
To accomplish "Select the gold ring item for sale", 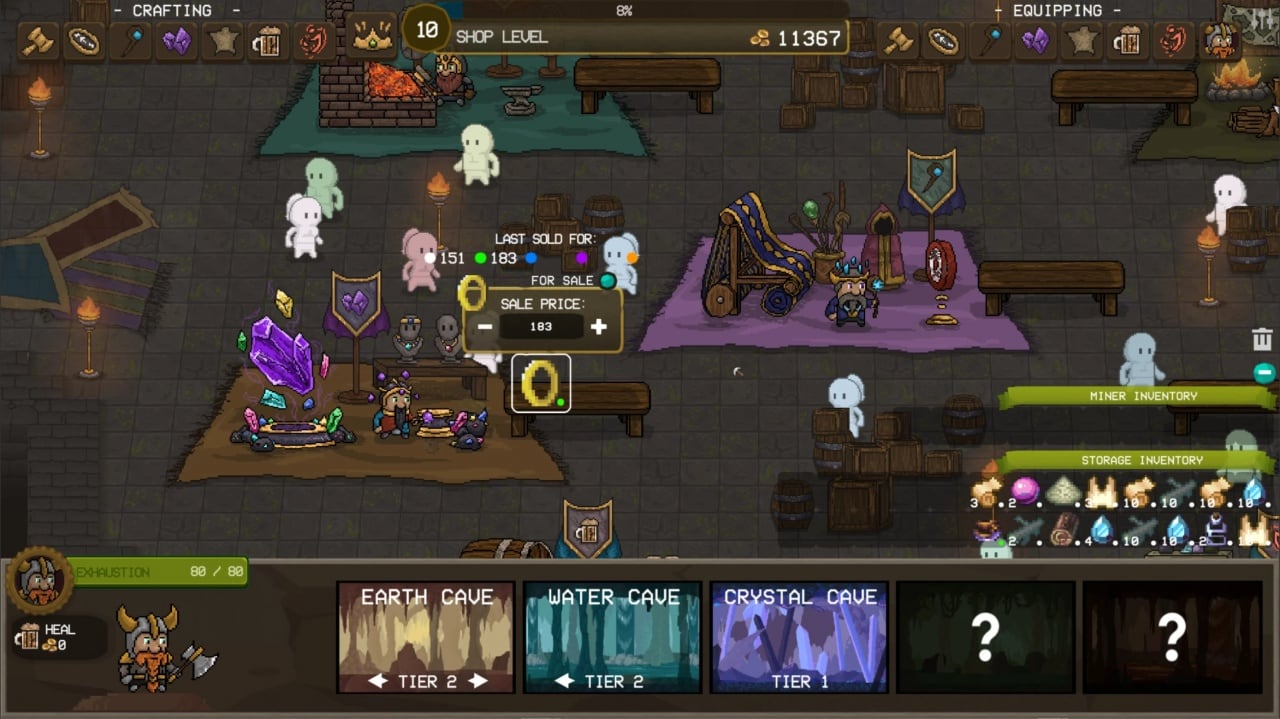I will tap(541, 383).
